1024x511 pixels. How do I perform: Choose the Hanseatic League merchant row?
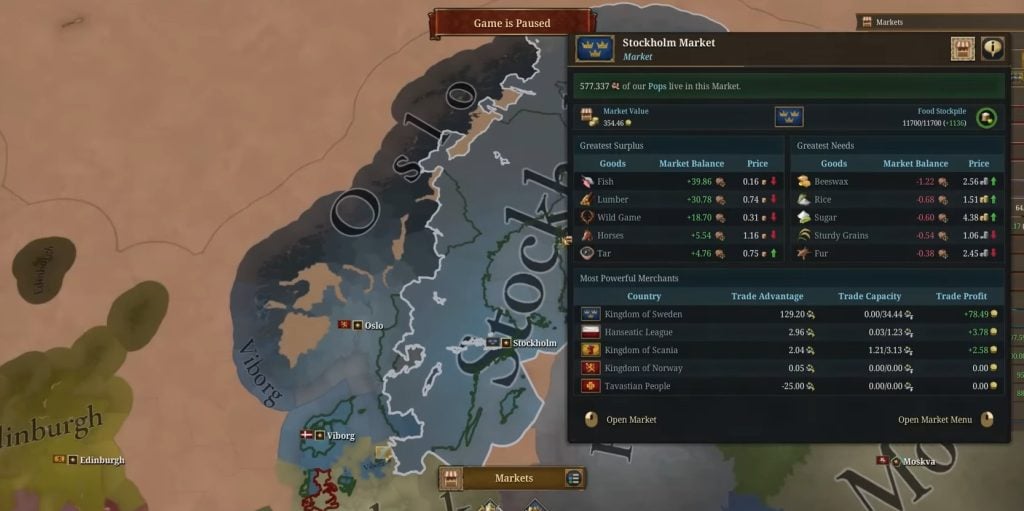click(x=789, y=332)
